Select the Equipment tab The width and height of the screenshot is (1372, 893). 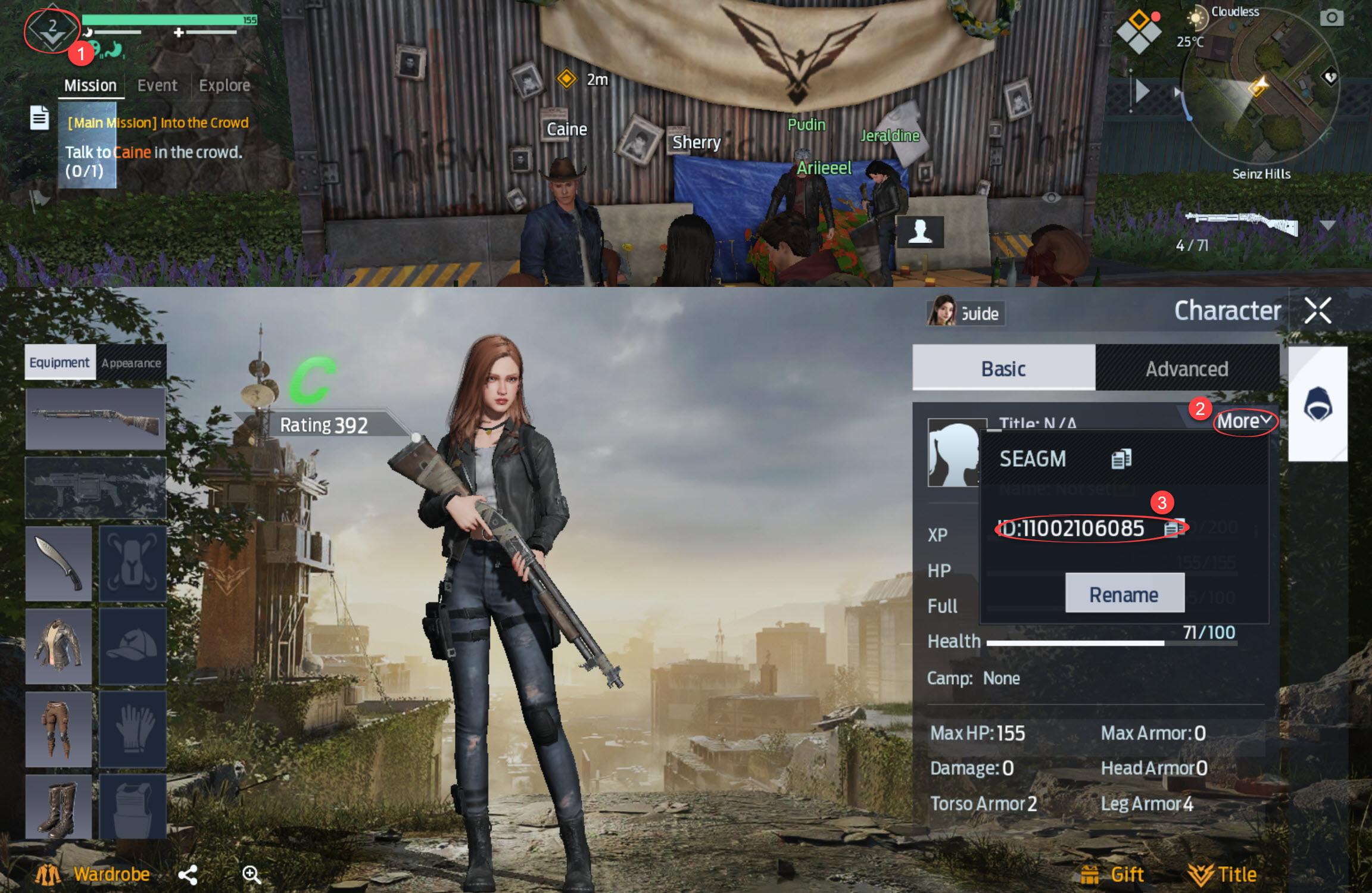(x=60, y=363)
